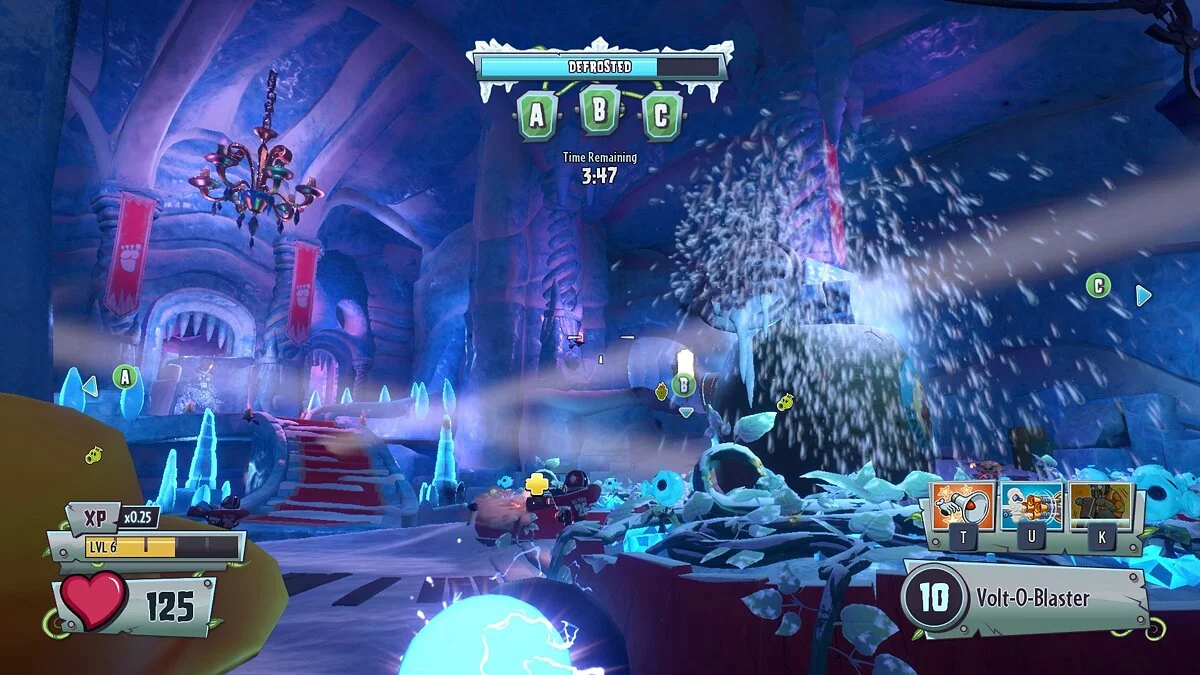Select objective C badge under Defrosted bar
1200x675 pixels.
(x=661, y=116)
